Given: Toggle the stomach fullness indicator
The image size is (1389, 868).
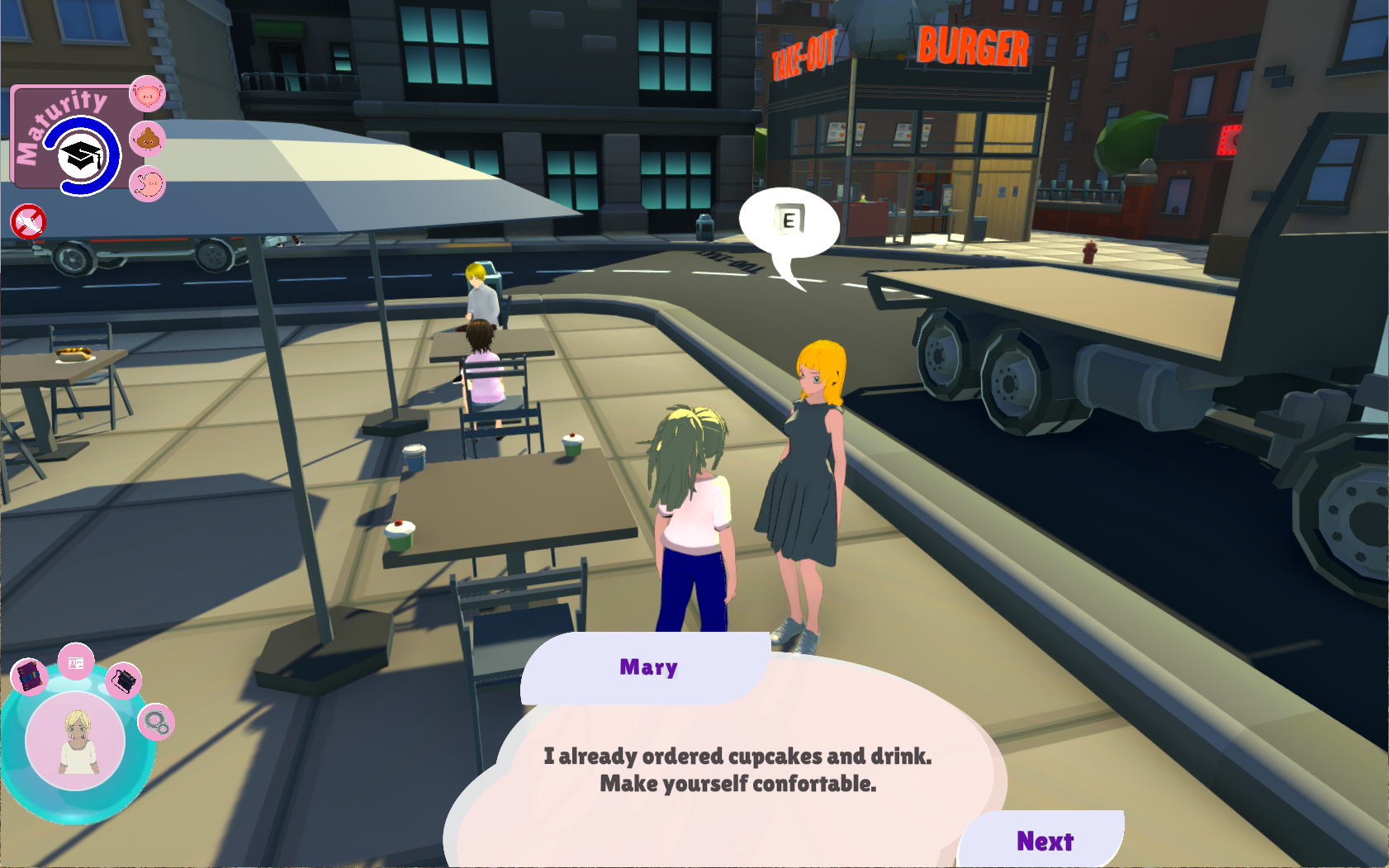Looking at the screenshot, I should click(x=147, y=184).
